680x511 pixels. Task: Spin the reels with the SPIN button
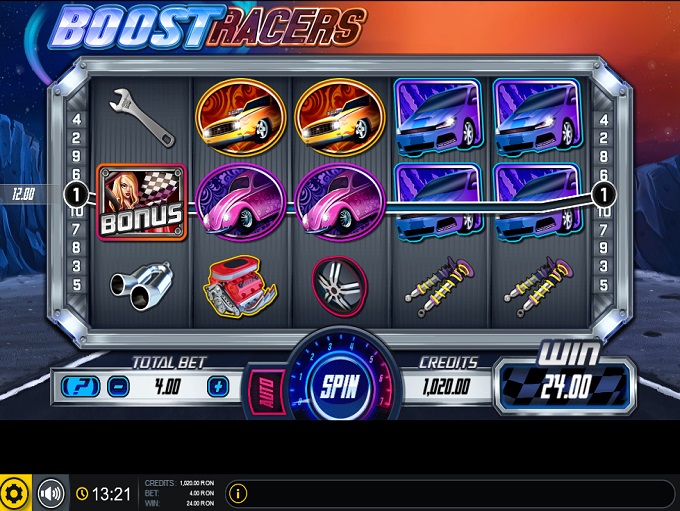pyautogui.click(x=332, y=387)
